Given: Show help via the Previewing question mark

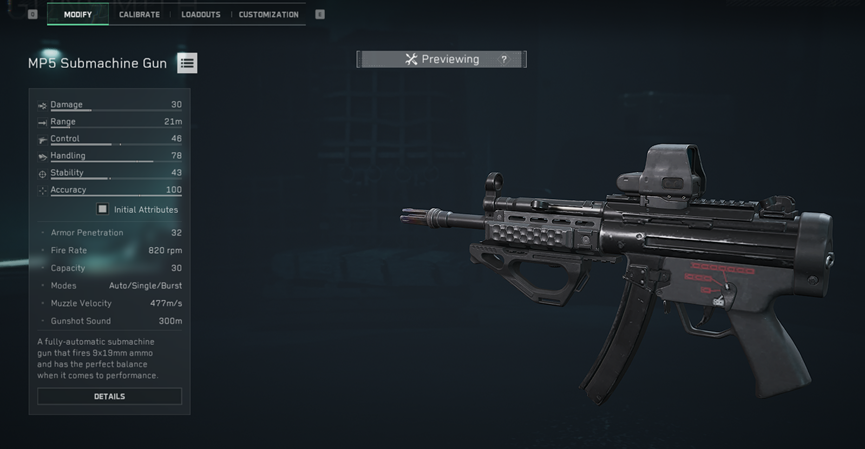Looking at the screenshot, I should pos(504,60).
